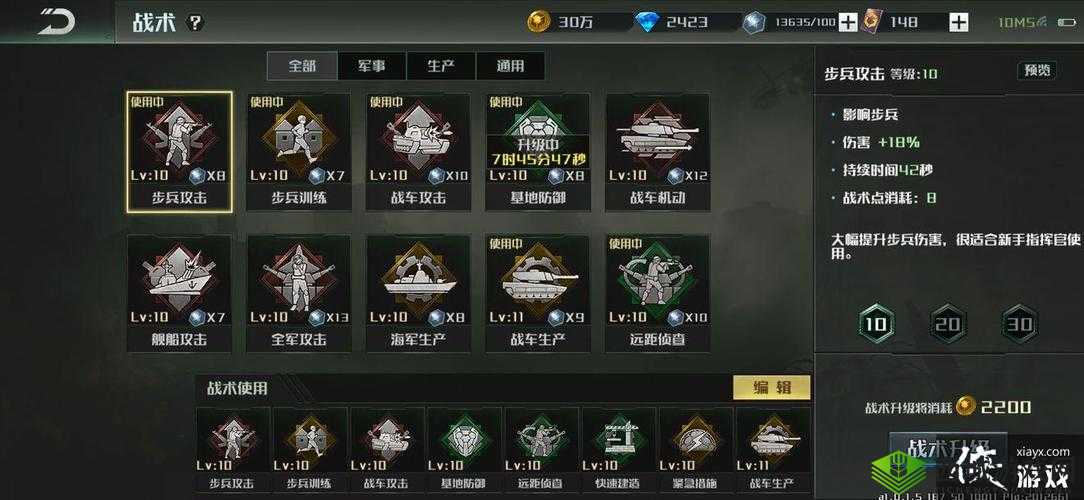Select the level 30 hexagon milestone
The width and height of the screenshot is (1084, 500).
coord(1019,323)
